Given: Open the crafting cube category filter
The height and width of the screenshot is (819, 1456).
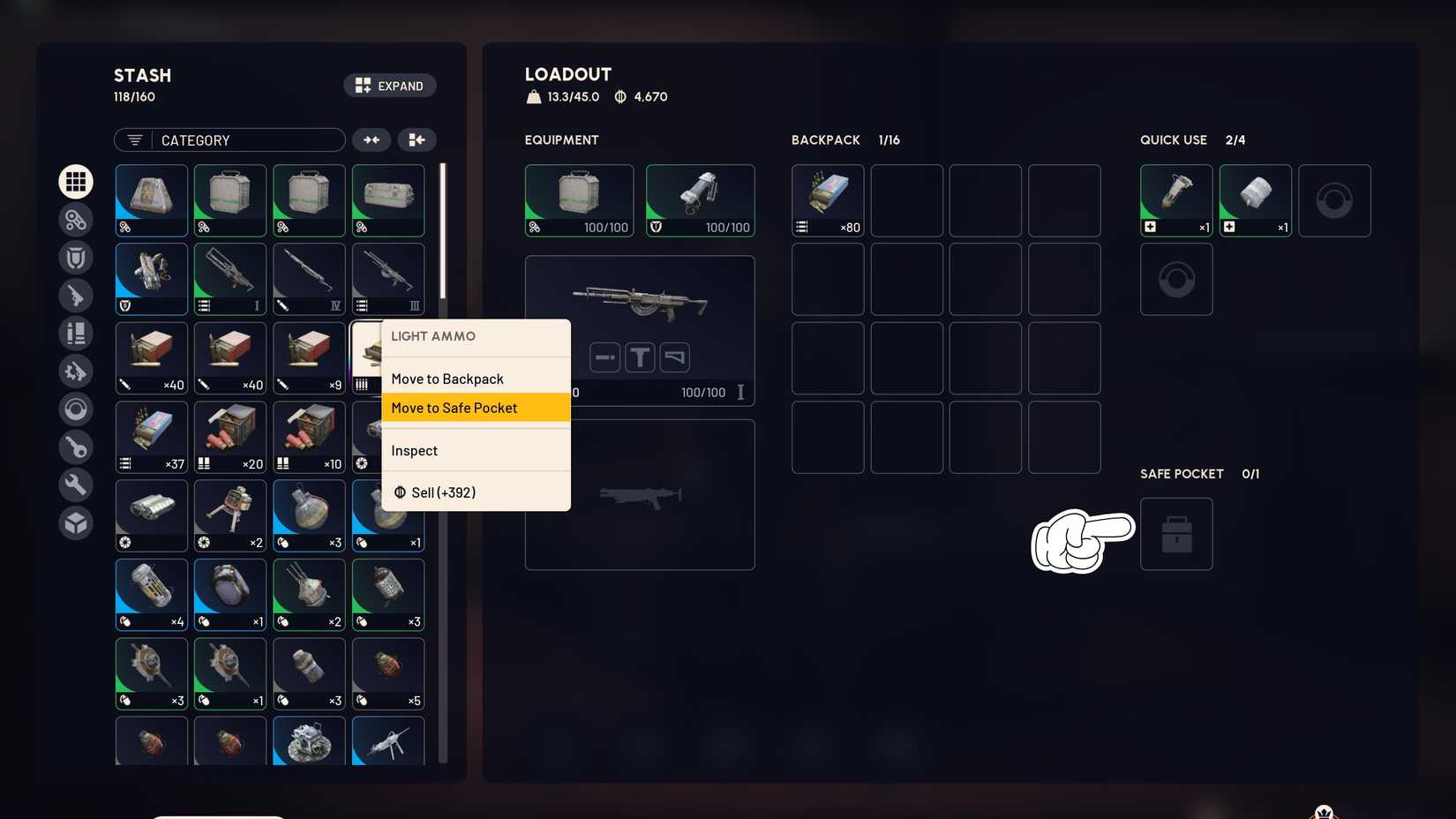Looking at the screenshot, I should (76, 522).
